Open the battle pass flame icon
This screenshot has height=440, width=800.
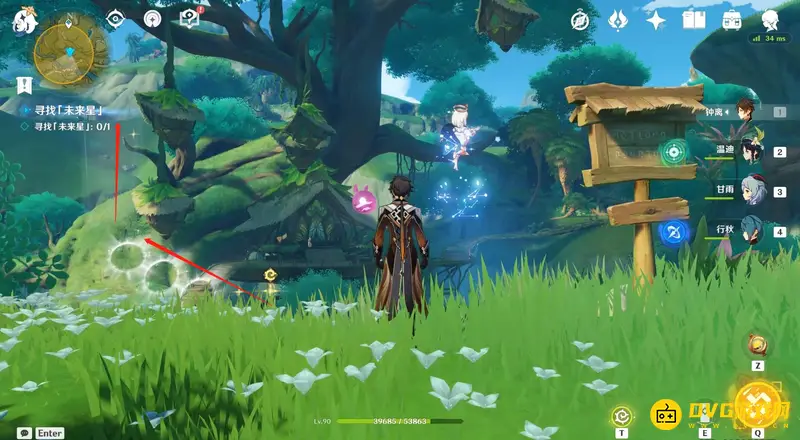tap(618, 20)
